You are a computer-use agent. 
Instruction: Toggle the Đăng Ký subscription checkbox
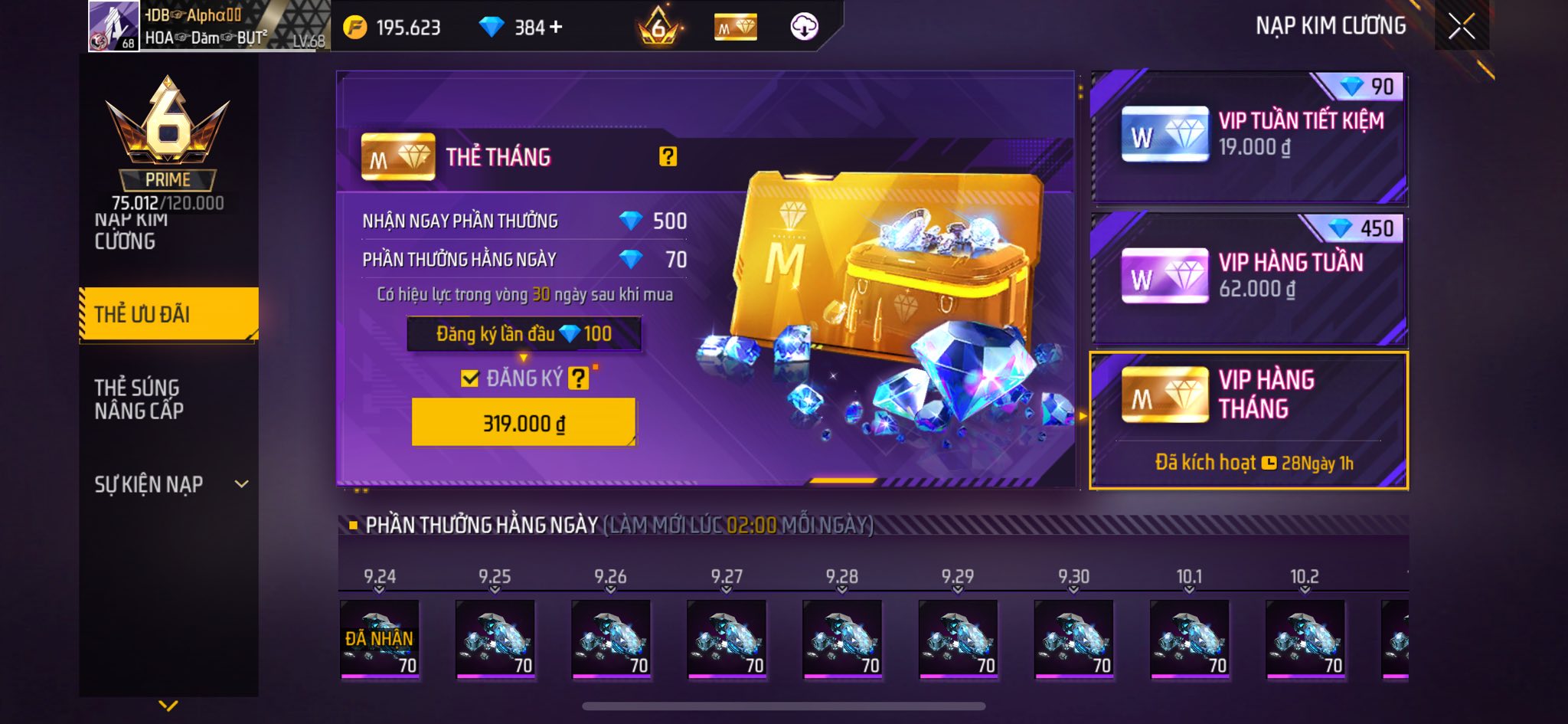(469, 378)
